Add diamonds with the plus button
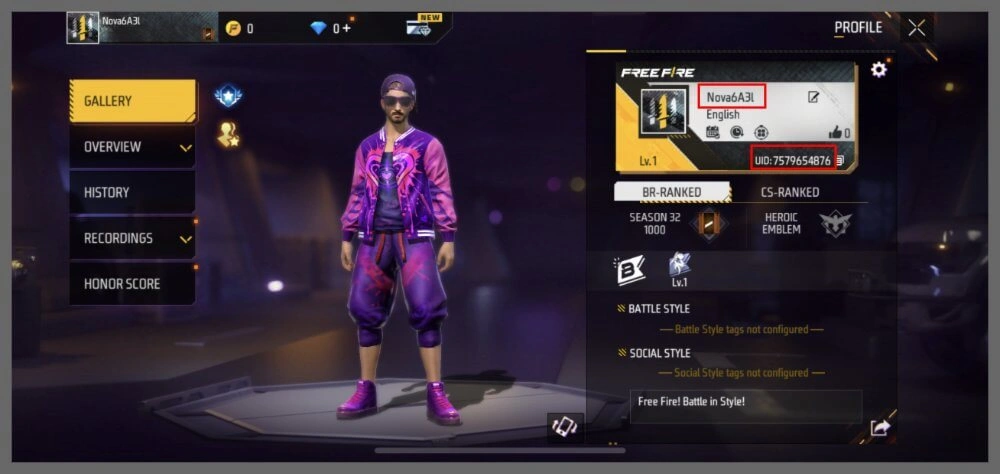 pyautogui.click(x=347, y=28)
